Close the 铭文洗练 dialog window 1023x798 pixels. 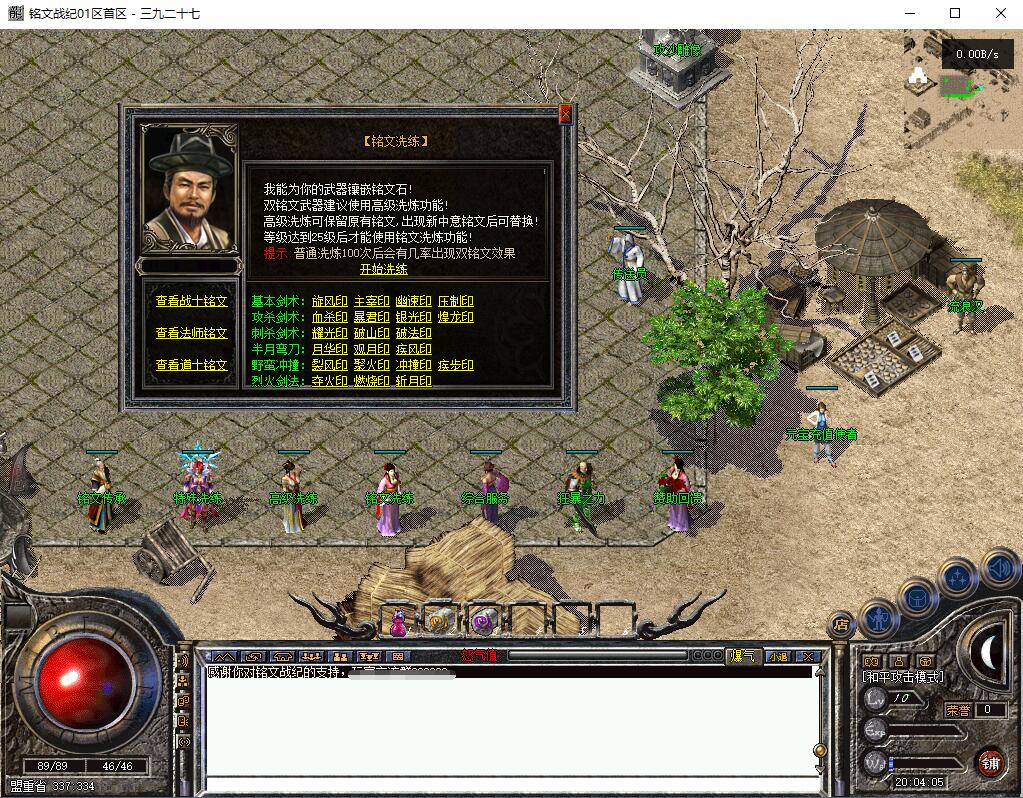(x=565, y=115)
